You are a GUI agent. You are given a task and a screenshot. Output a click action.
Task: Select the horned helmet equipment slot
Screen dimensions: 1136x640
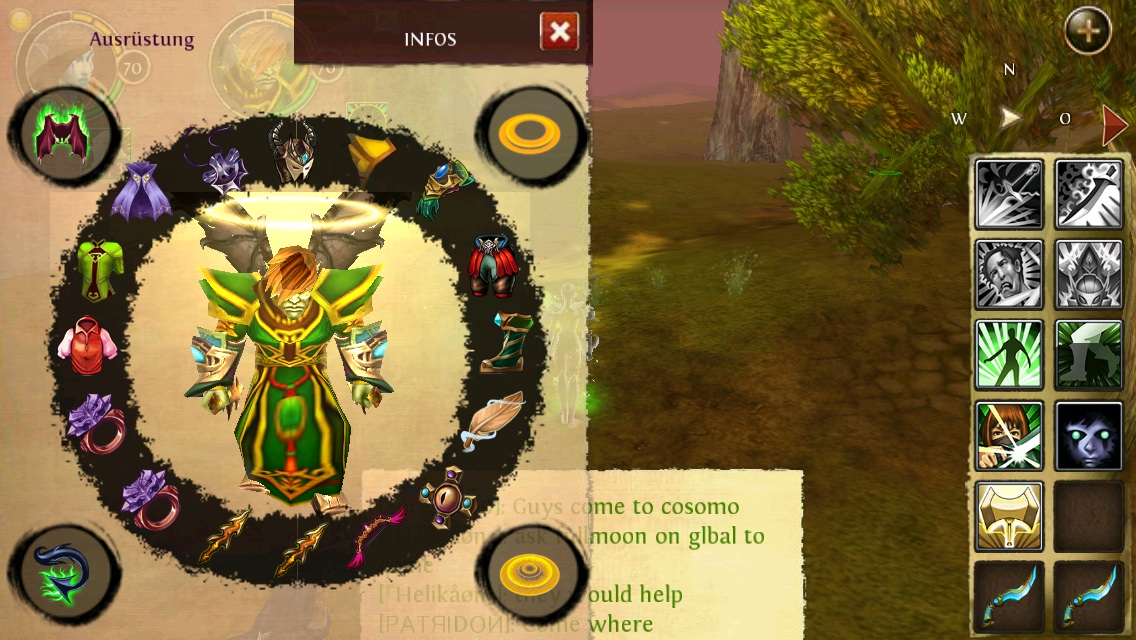click(293, 150)
